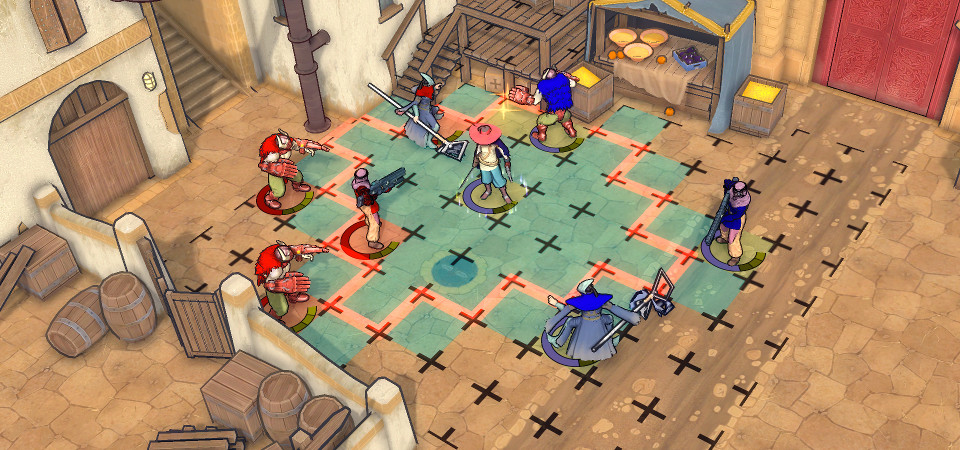Select the purple-masked rifleman unit
Viewport: 960px width, 450px height.
tap(735, 224)
